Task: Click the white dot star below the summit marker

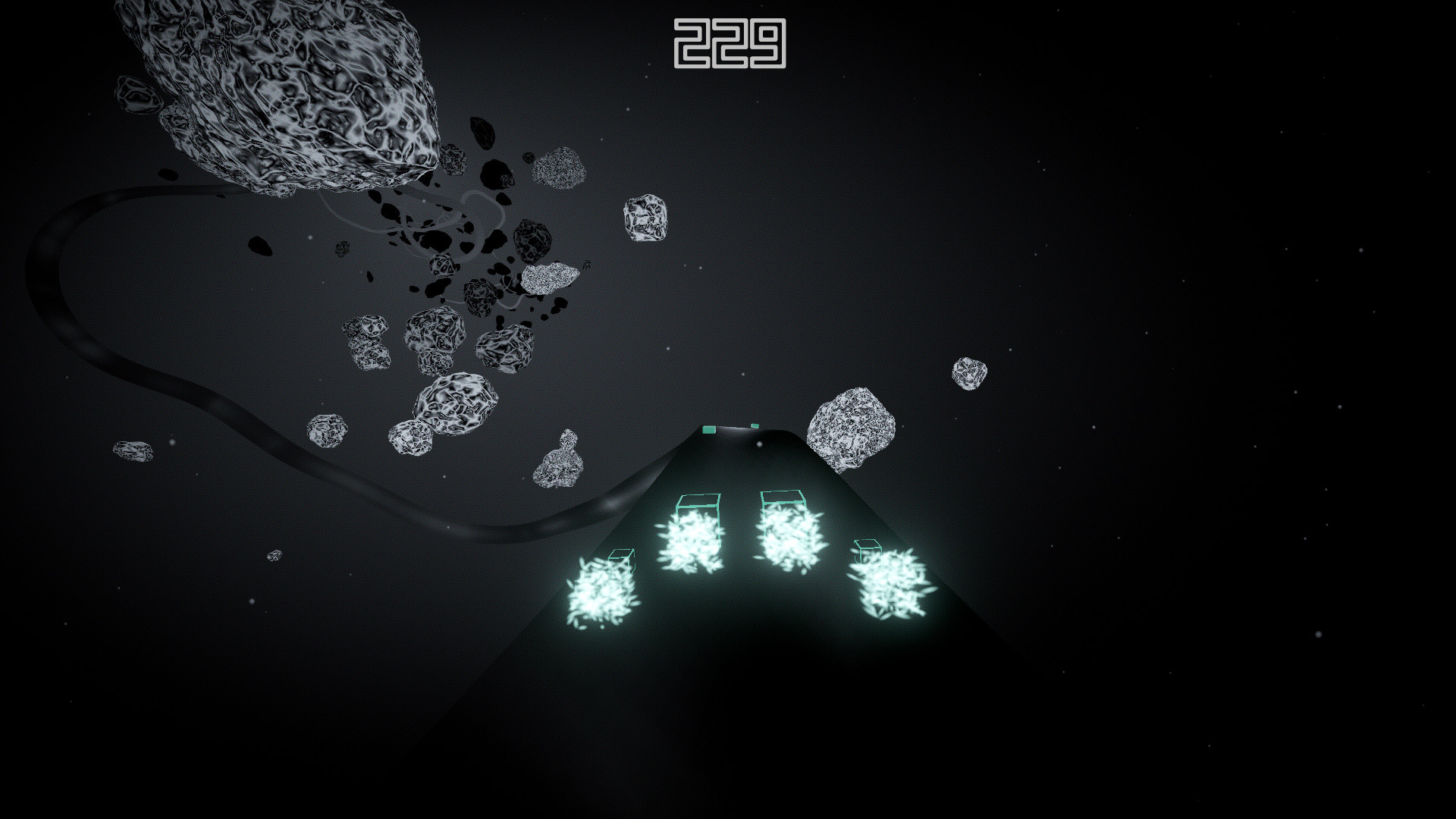Action: tap(759, 444)
